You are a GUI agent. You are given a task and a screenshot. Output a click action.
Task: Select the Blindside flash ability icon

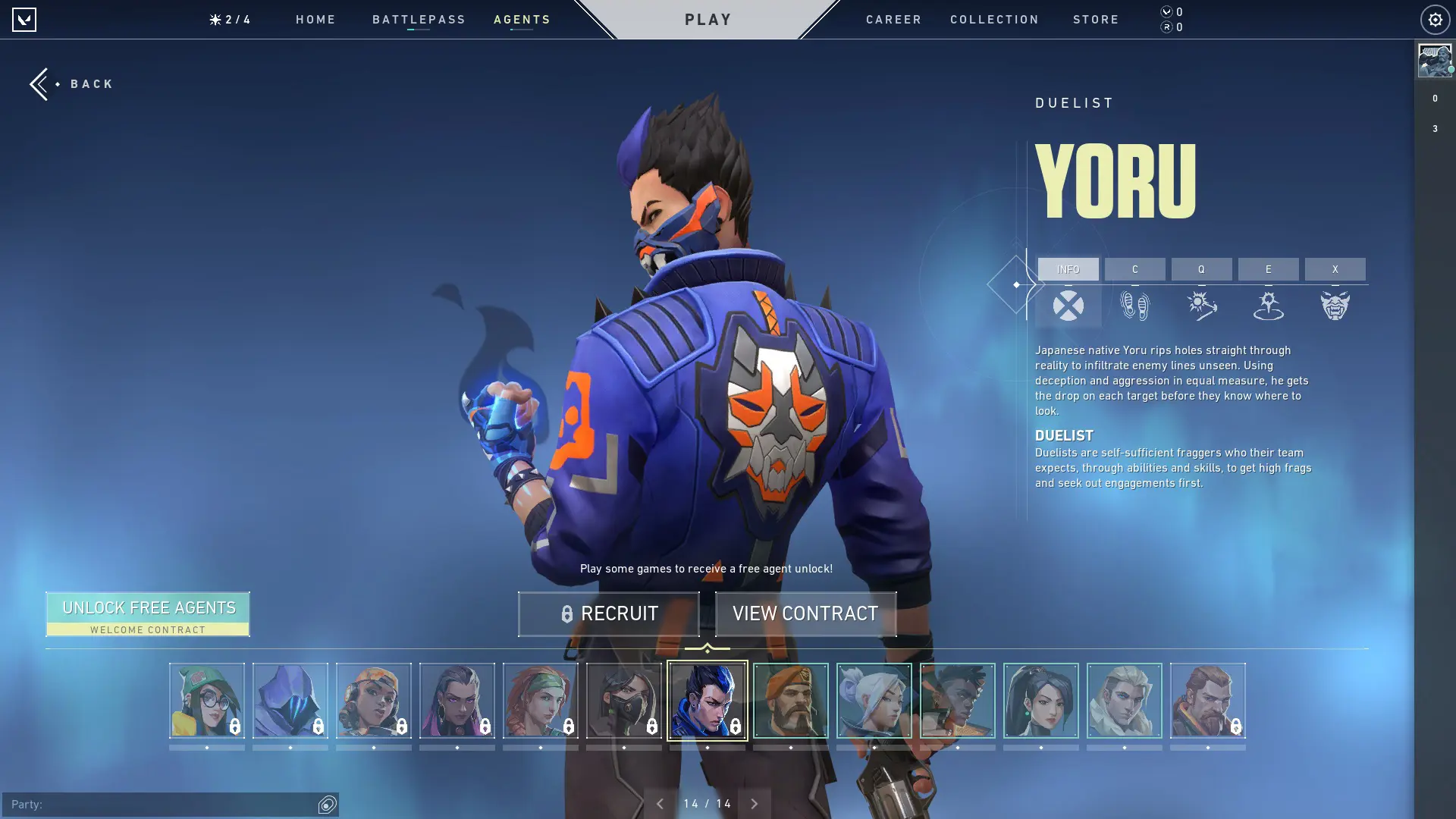coord(1202,305)
